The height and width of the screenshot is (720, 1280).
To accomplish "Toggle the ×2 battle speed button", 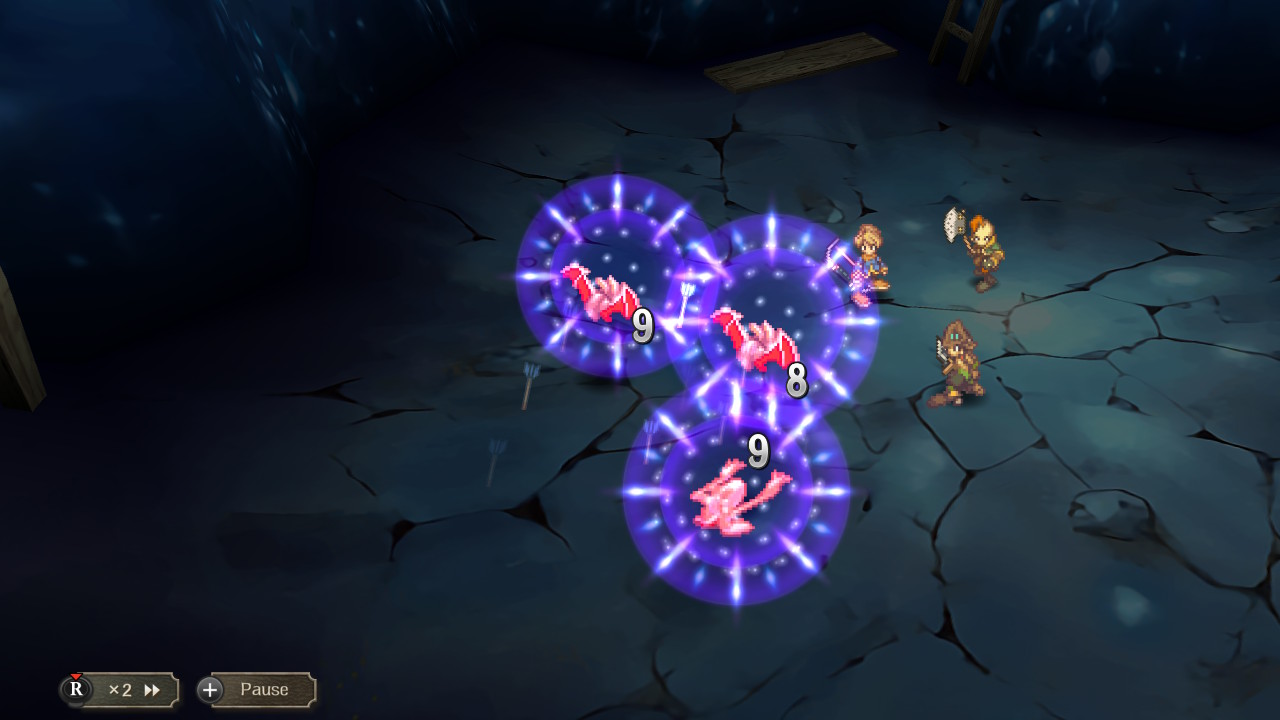I will tap(122, 690).
